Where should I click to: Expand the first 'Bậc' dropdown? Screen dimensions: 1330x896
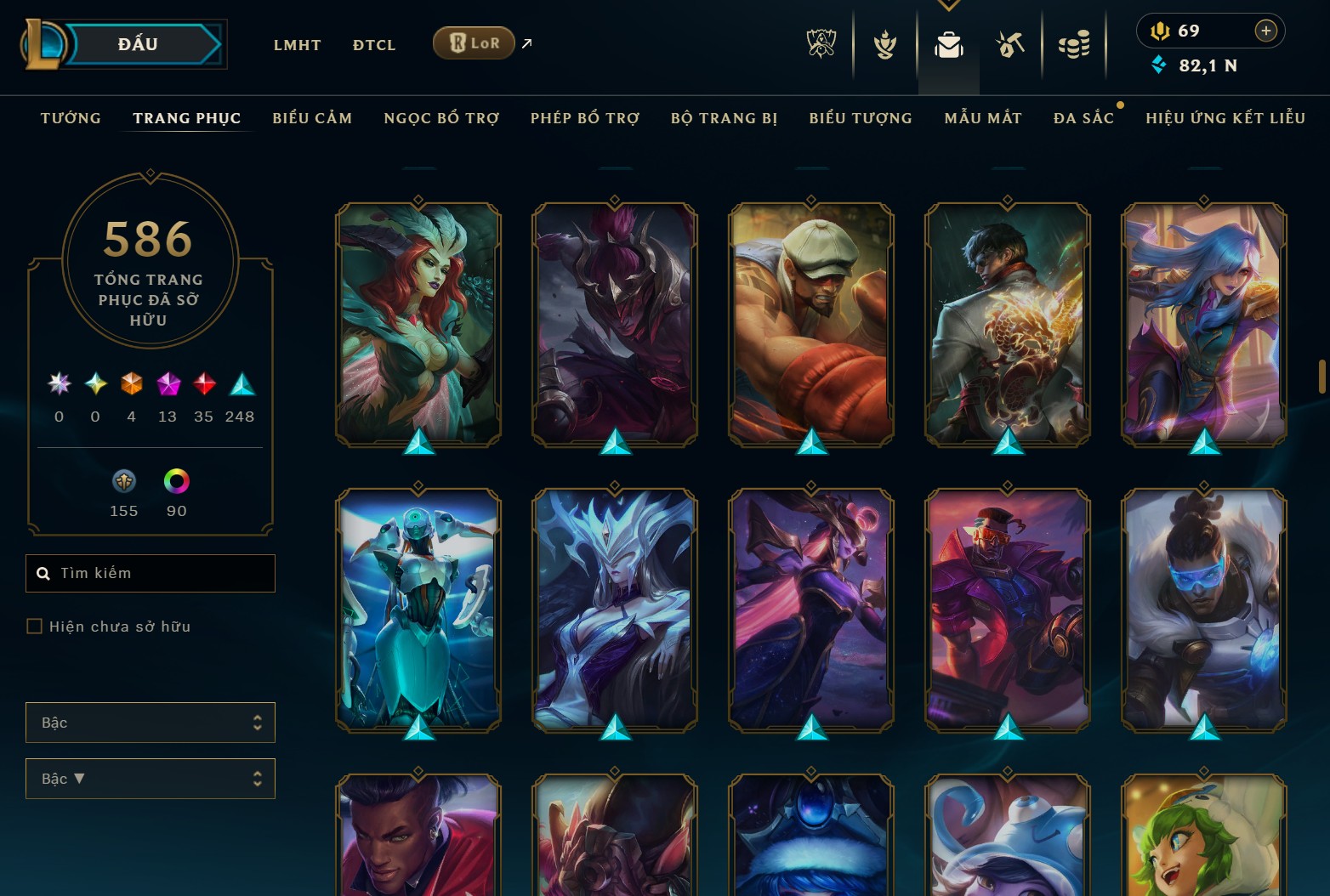[x=151, y=722]
